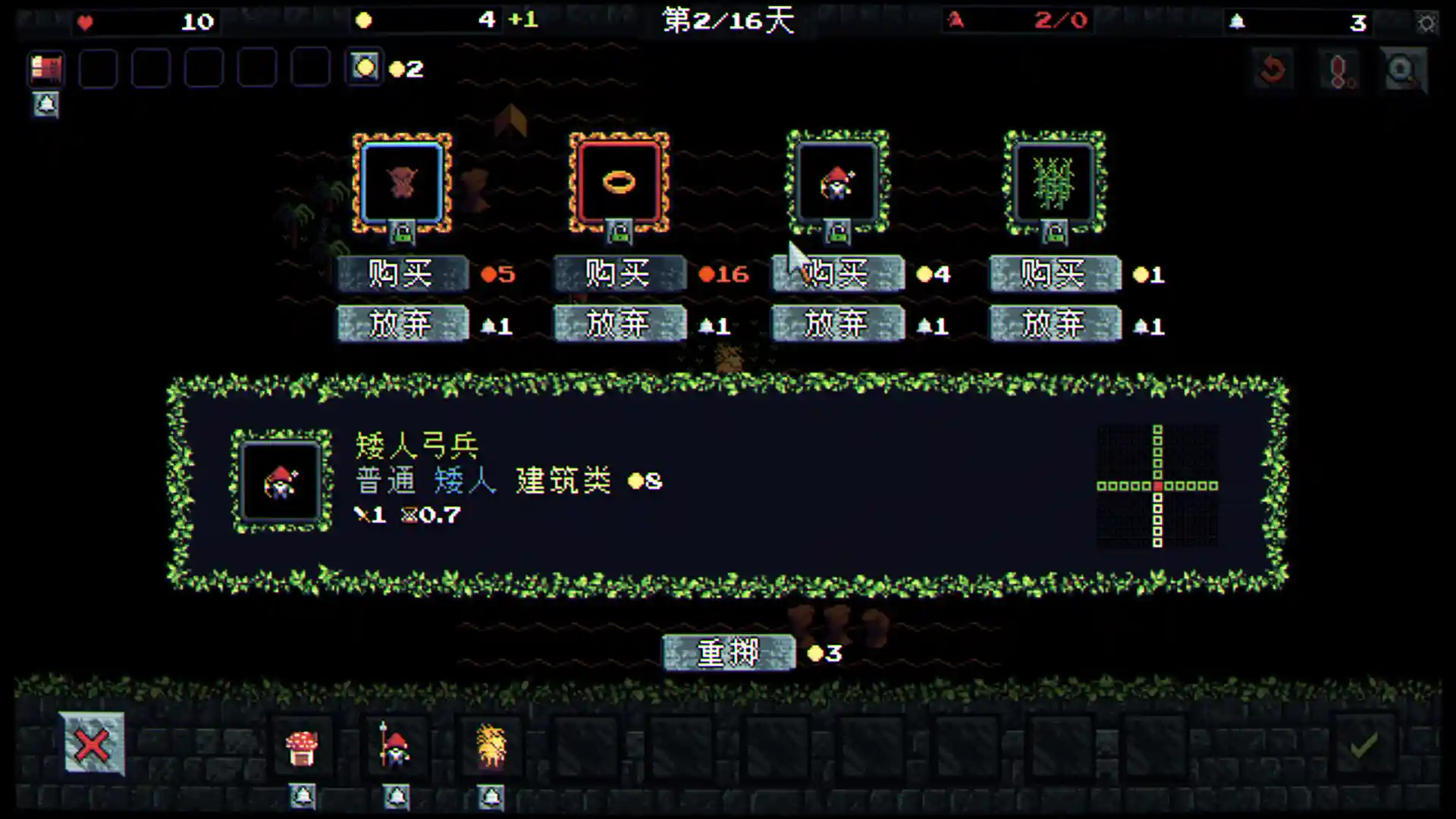Select the mushroom unit icon at bottom

(303, 746)
